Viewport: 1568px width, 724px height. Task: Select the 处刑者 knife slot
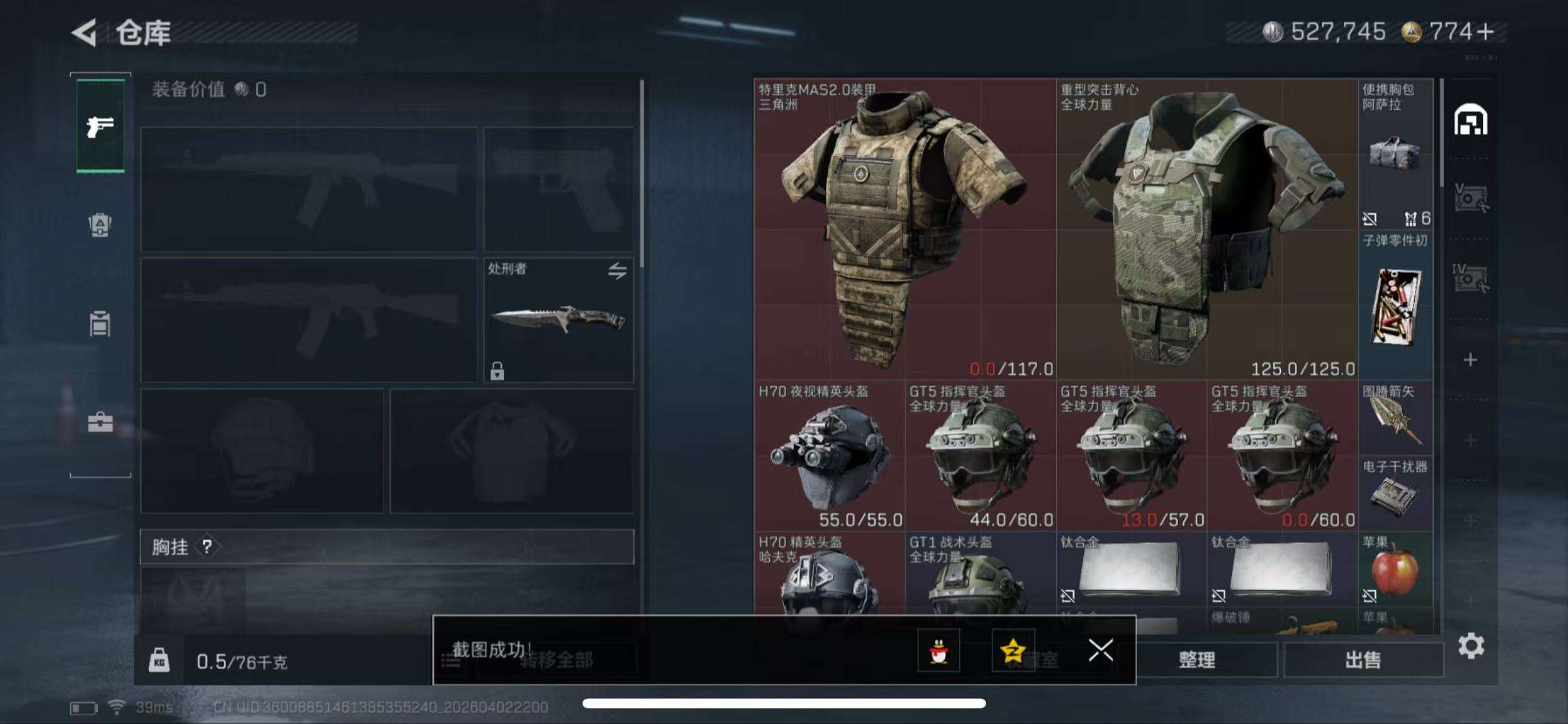558,320
